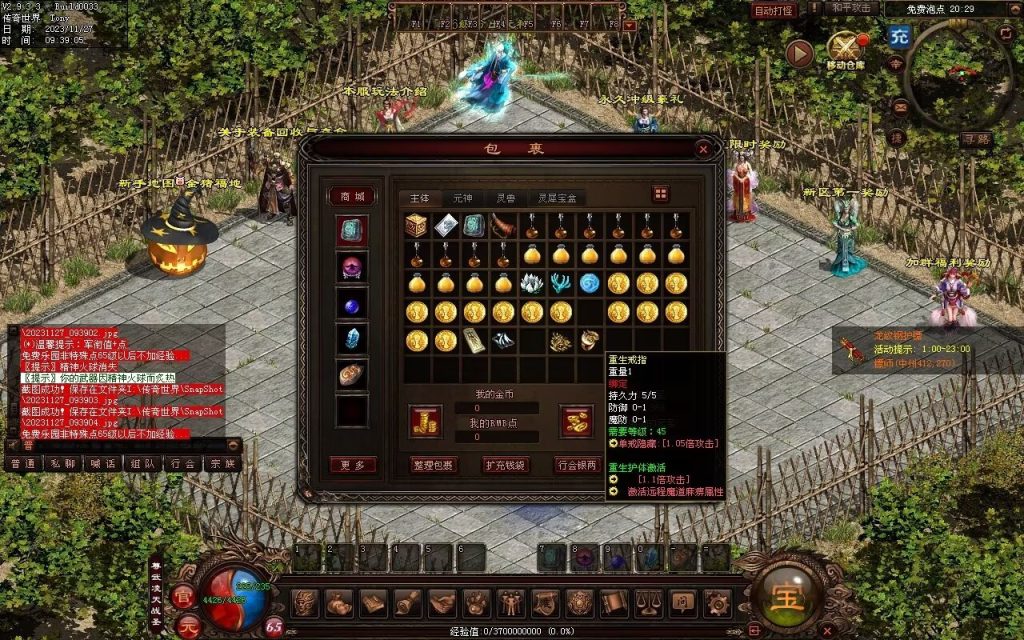Click the 更多 button

(352, 465)
